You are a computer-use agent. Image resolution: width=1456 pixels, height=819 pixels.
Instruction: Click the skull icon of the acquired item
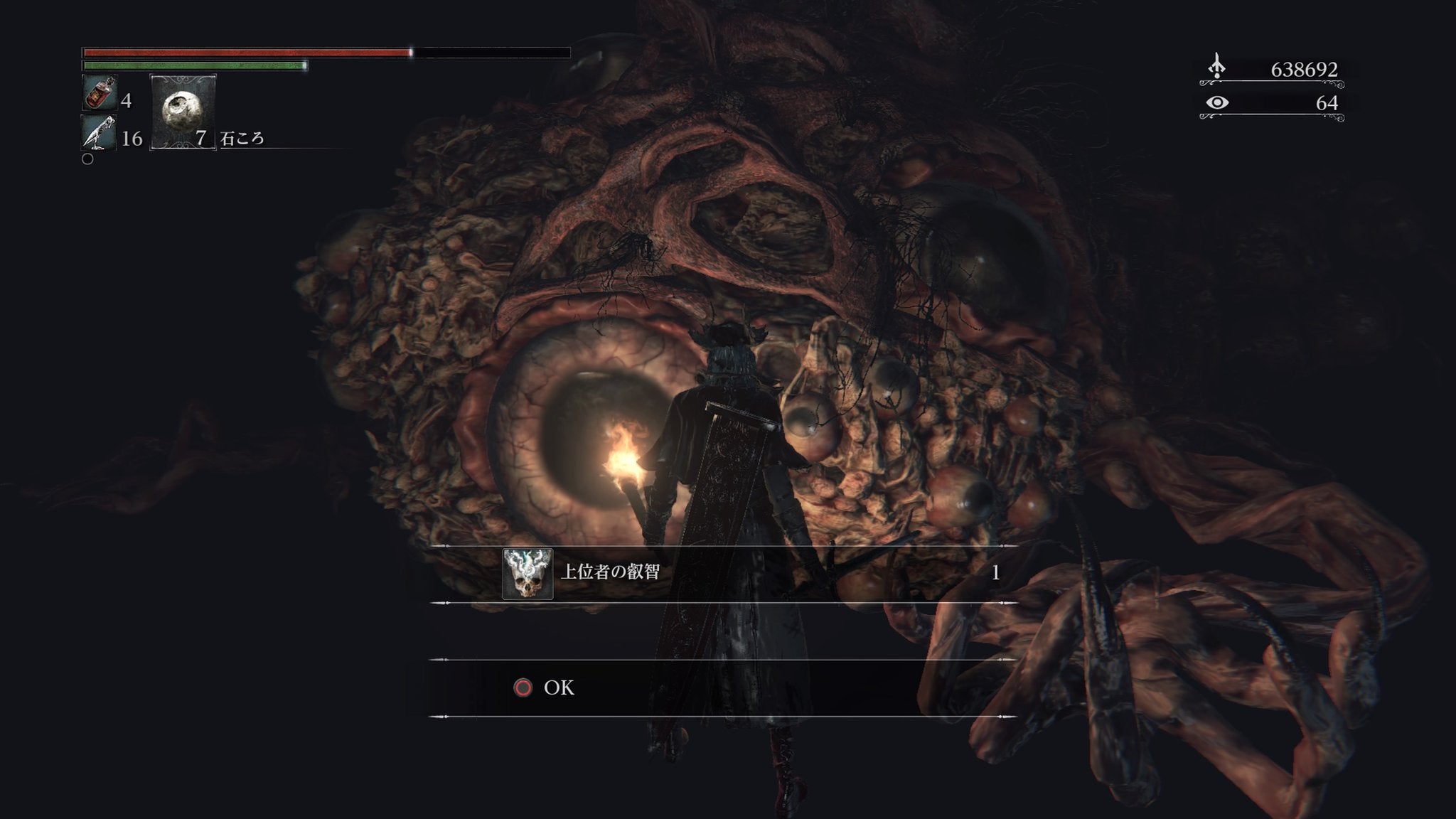(x=528, y=574)
